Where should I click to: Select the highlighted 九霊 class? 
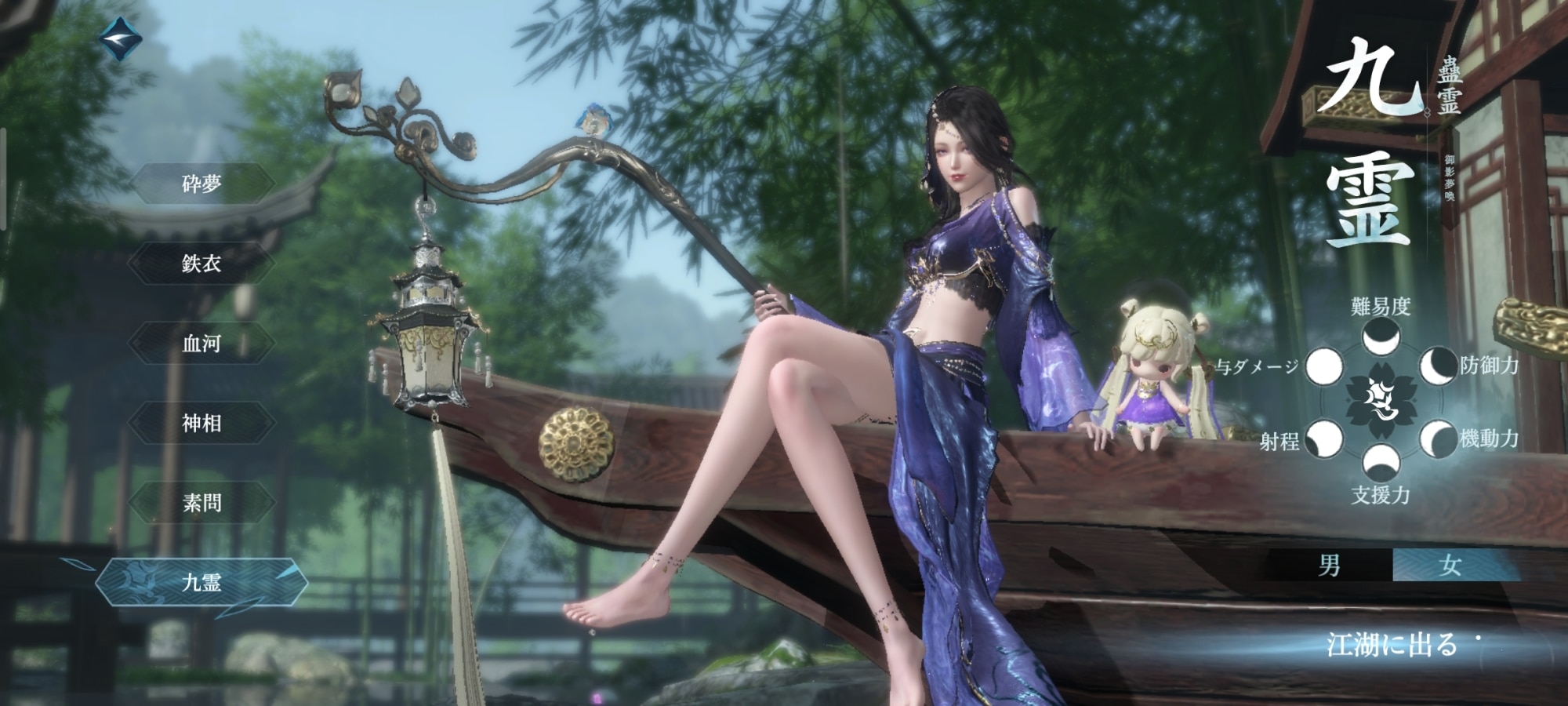tap(201, 583)
